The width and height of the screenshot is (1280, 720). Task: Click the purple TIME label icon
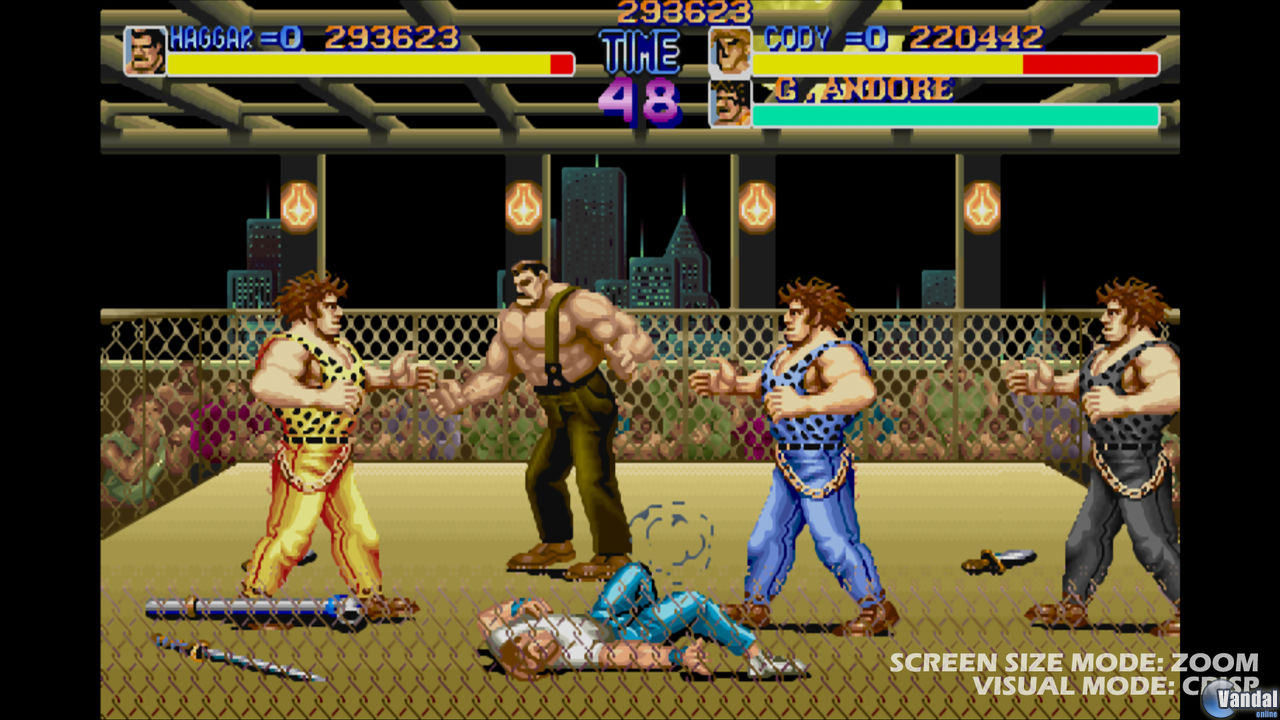(x=640, y=52)
